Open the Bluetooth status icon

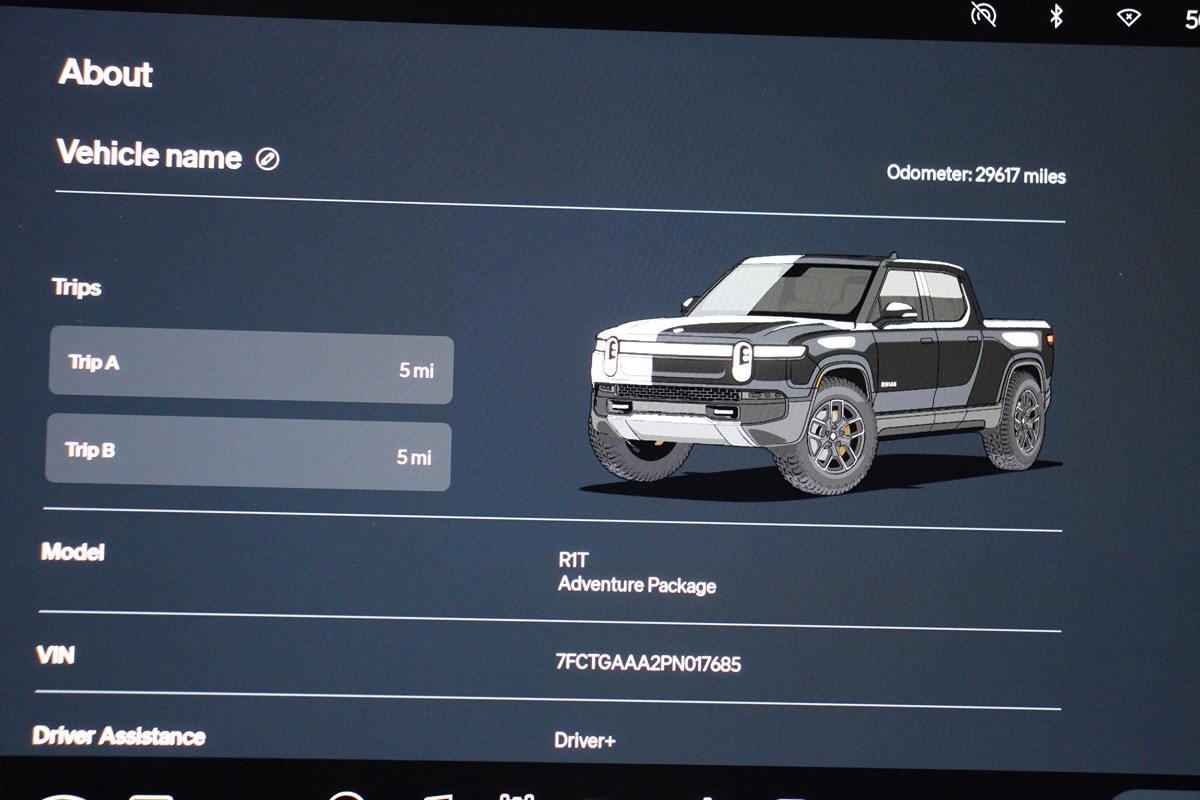(x=1055, y=16)
